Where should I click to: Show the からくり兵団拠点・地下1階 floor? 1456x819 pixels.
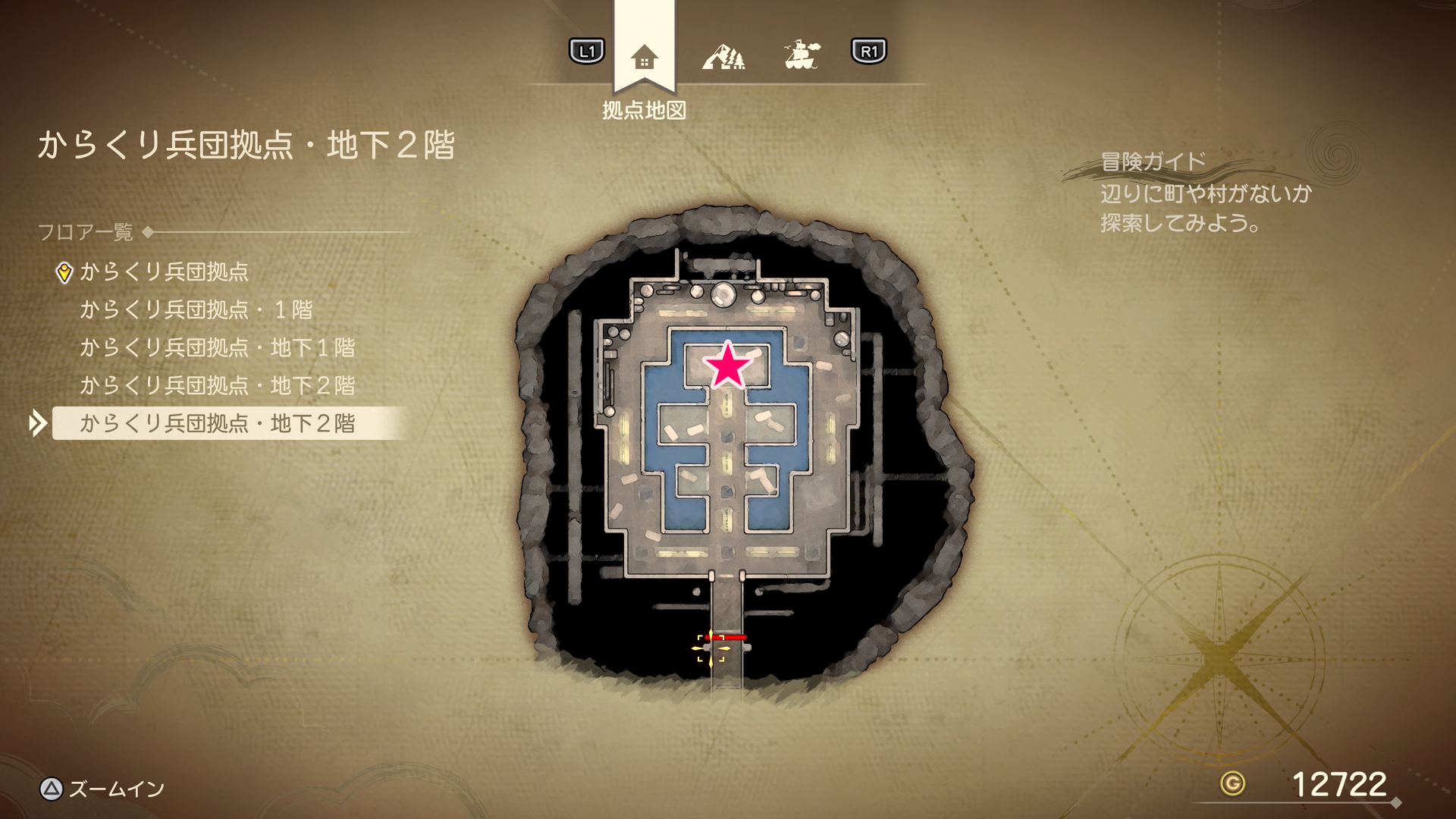click(217, 347)
